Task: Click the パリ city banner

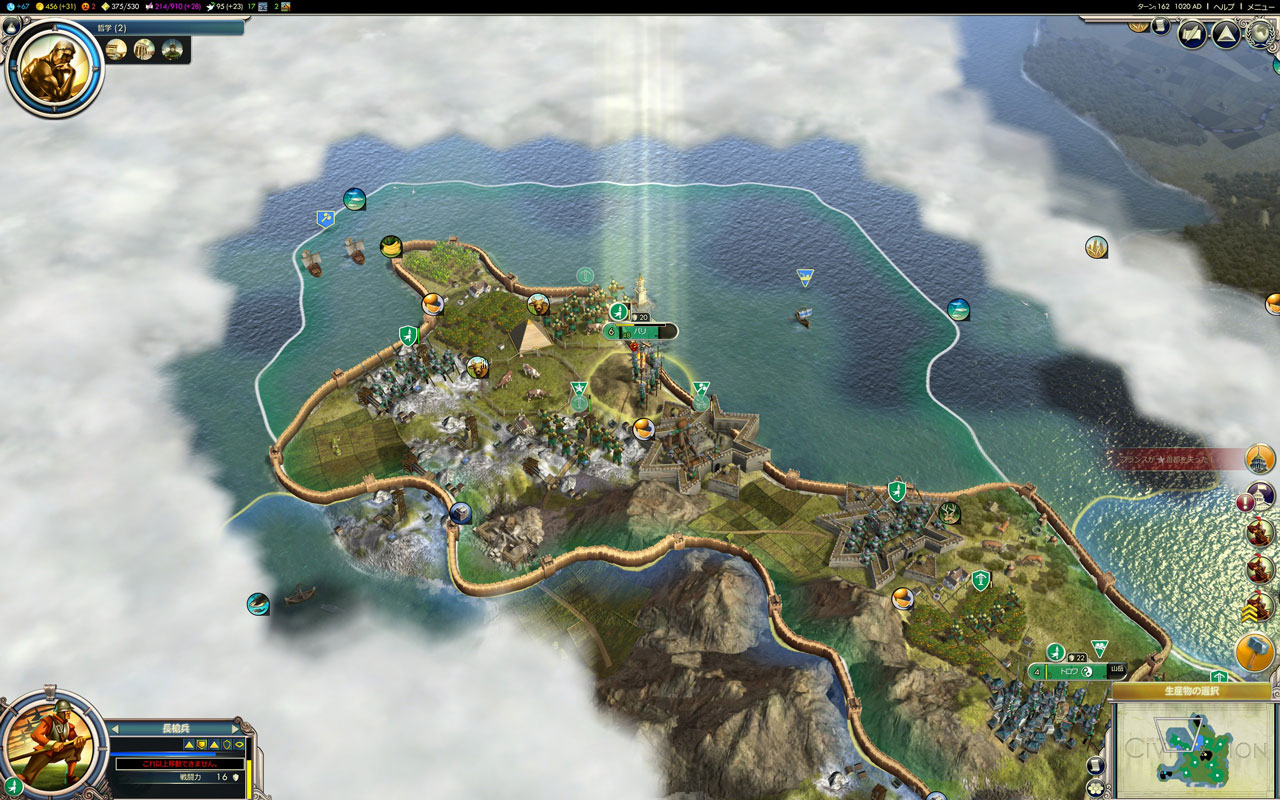Action: [641, 331]
